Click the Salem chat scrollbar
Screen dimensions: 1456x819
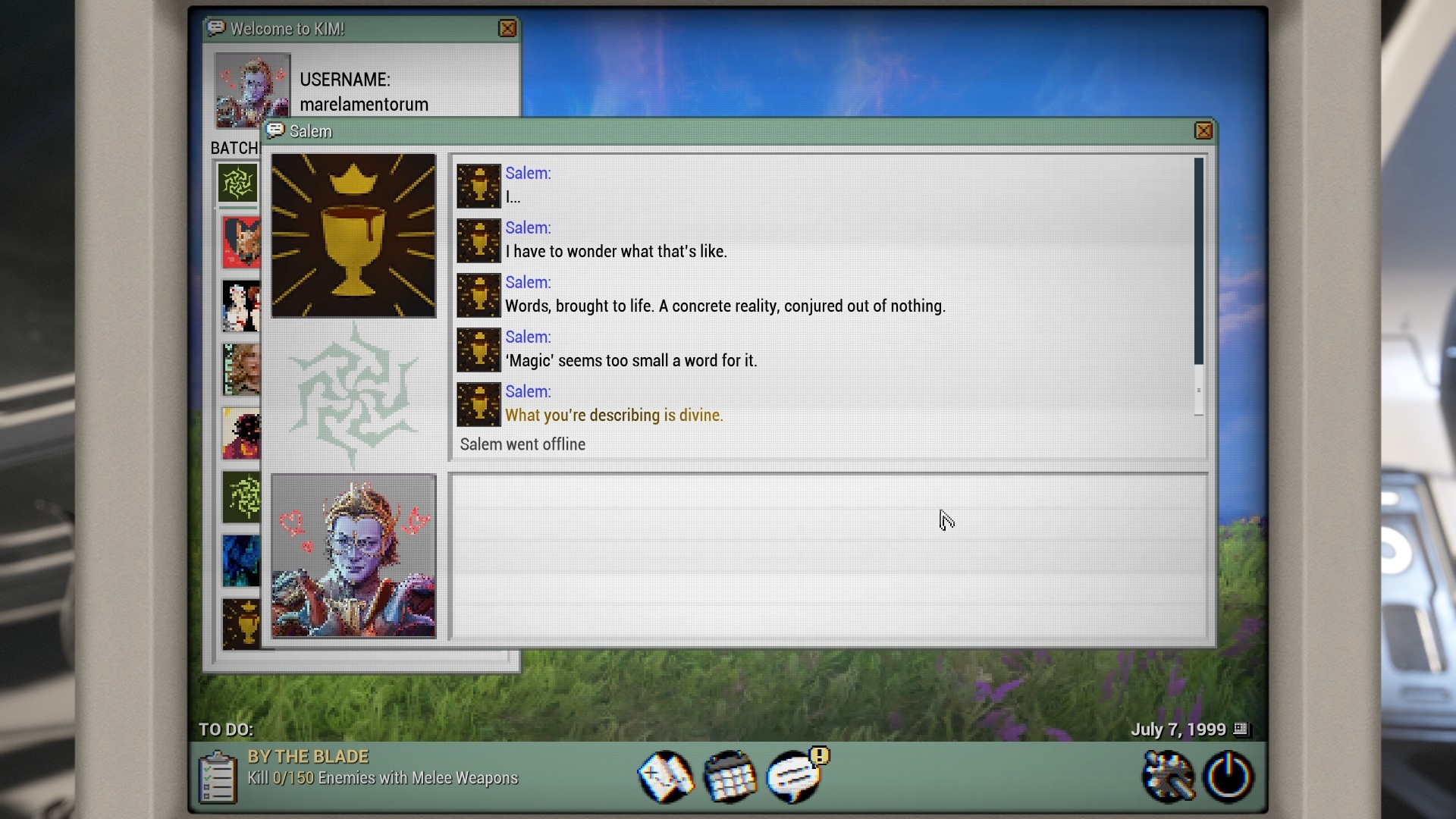coord(1198,262)
